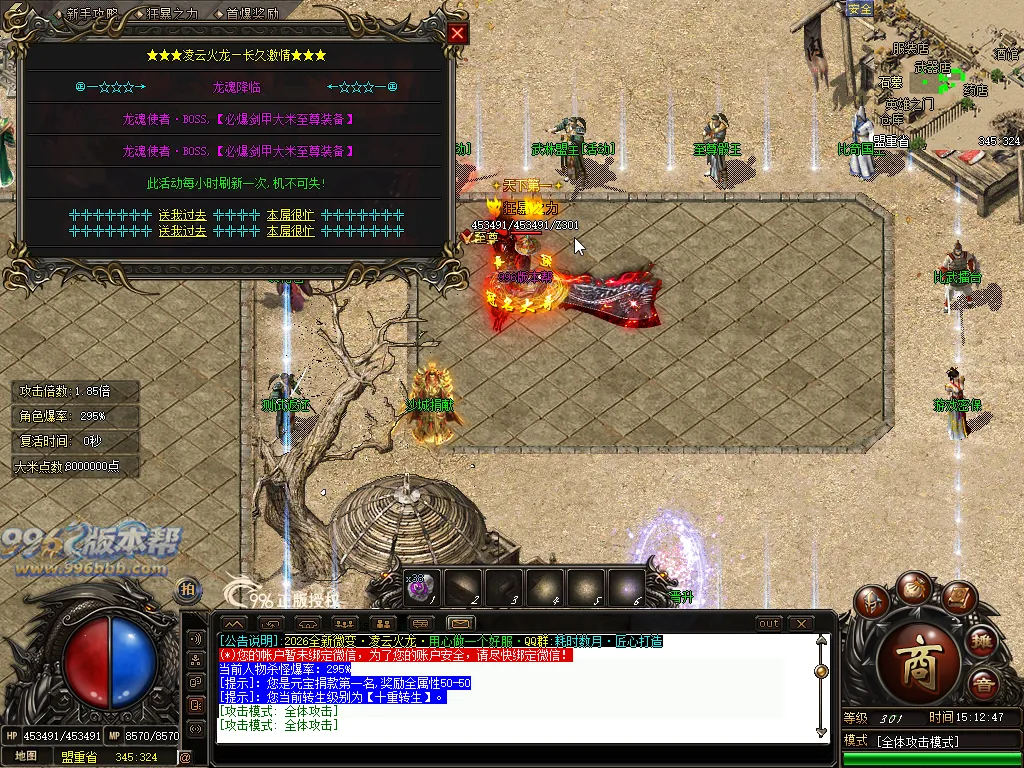Open the 地图 map button
Viewport: 1024px width, 768px height.
[25, 756]
